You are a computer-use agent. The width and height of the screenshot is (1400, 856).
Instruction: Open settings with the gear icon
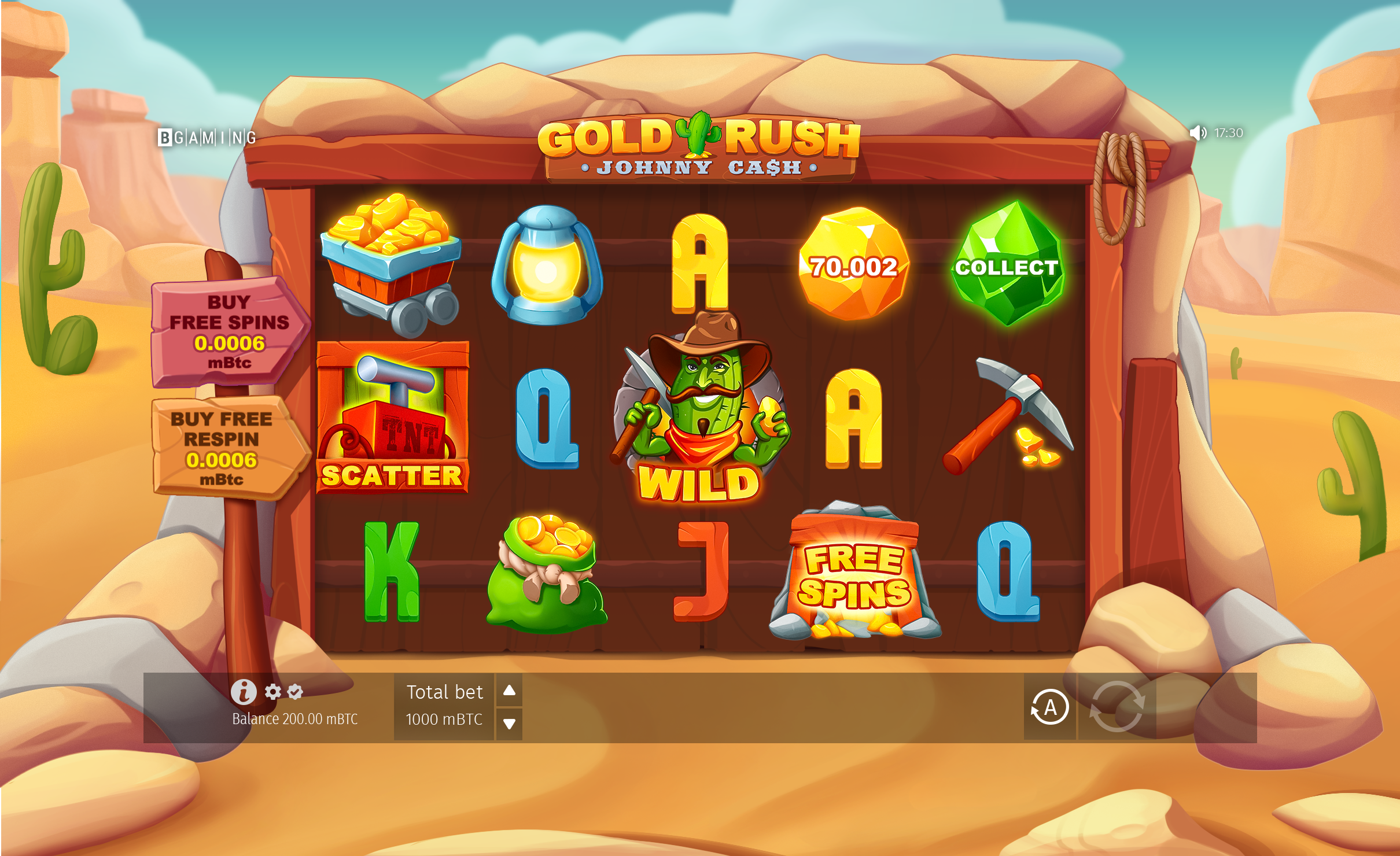point(272,691)
